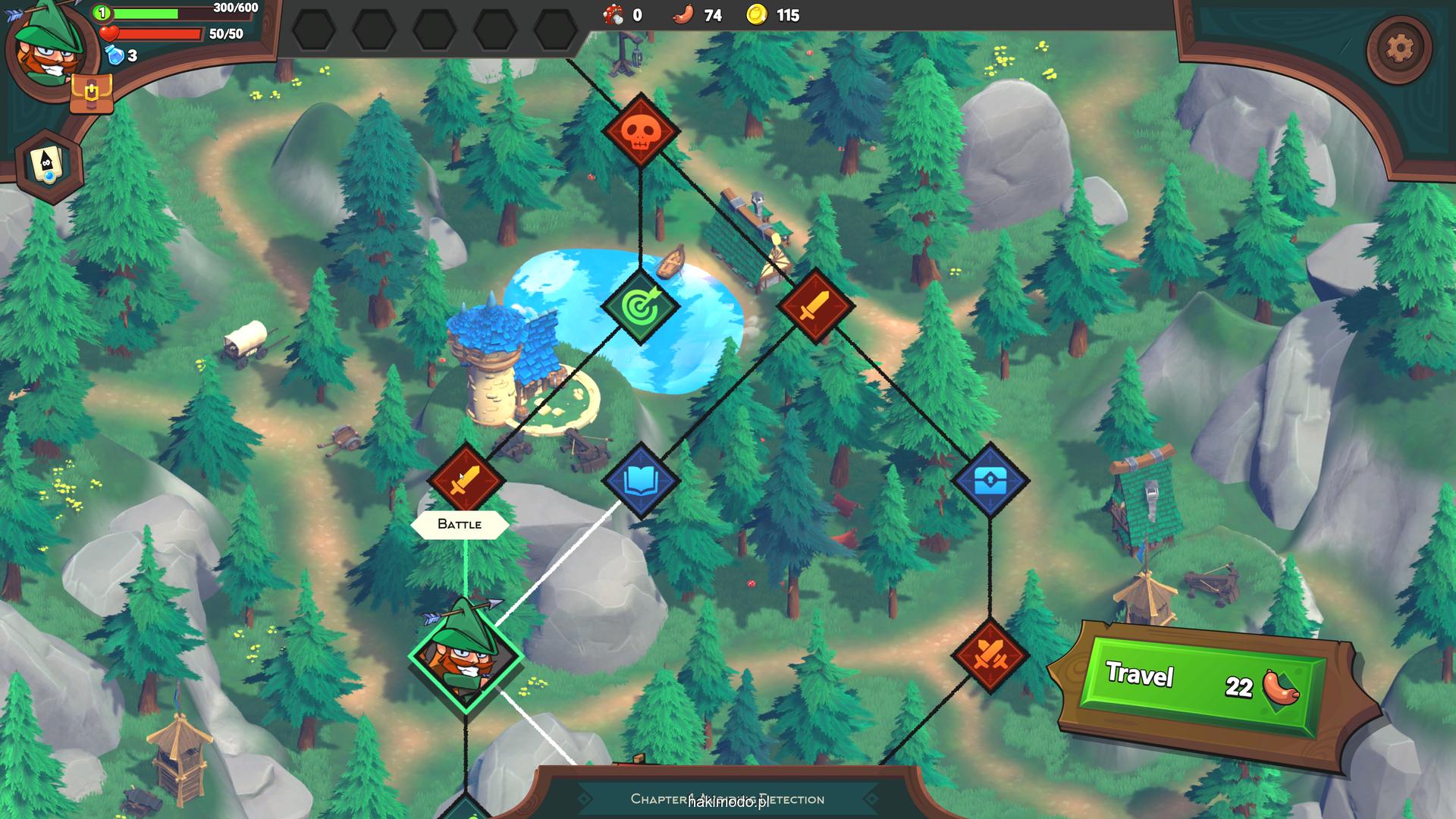This screenshot has height=819, width=1456.
Task: Select the sword node by the house
Action: tap(815, 306)
